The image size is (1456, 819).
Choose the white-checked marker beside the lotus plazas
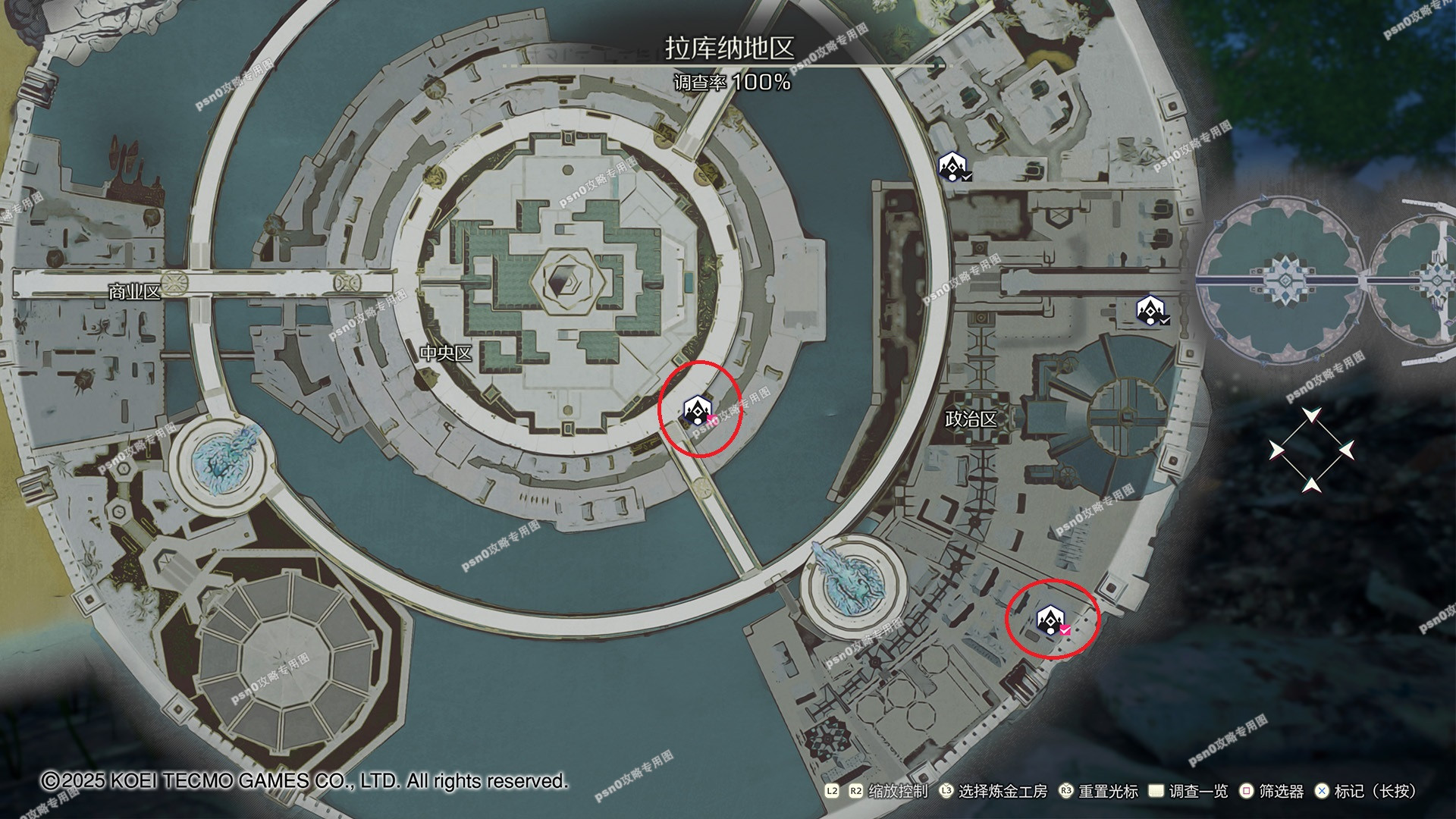[1150, 310]
